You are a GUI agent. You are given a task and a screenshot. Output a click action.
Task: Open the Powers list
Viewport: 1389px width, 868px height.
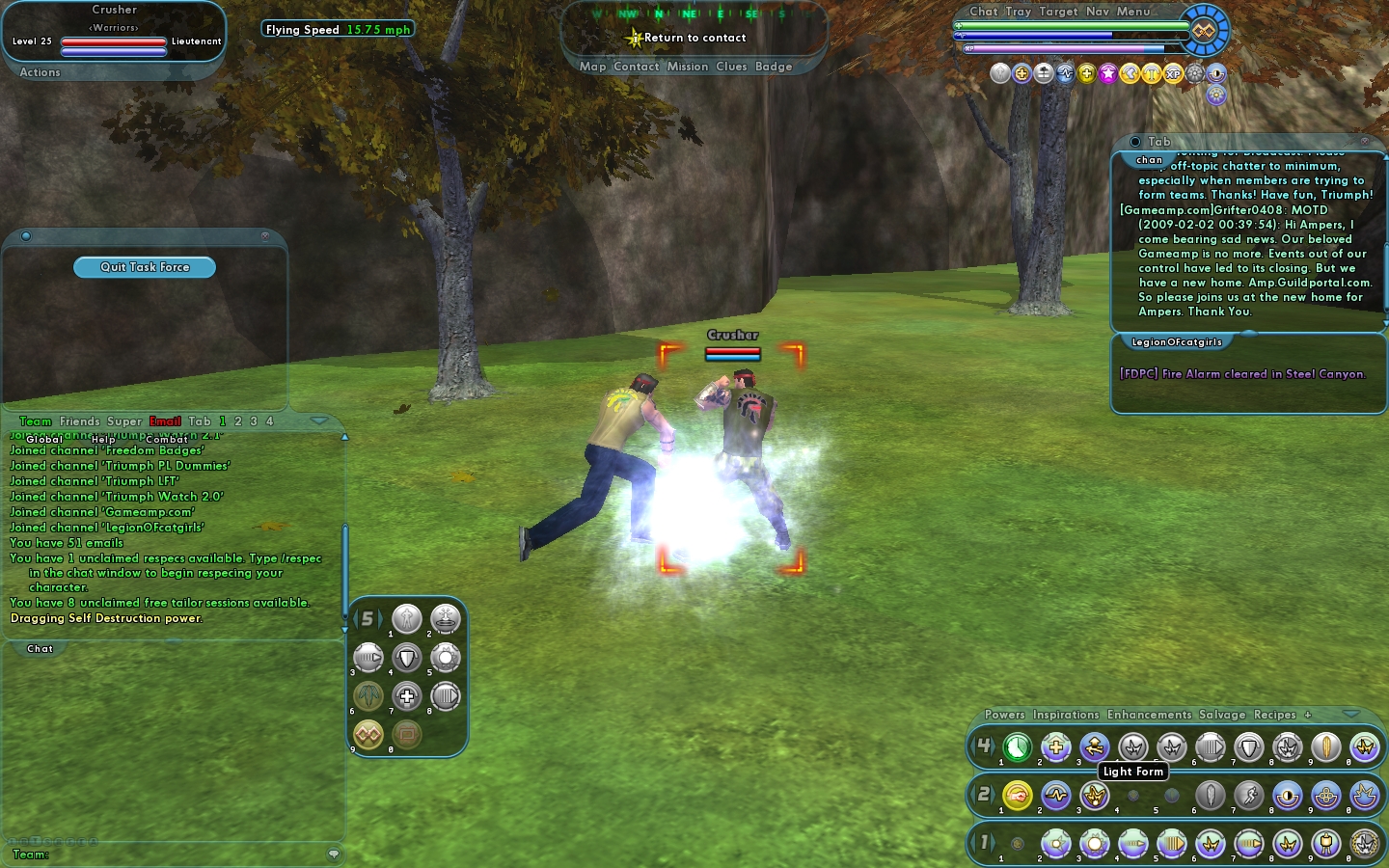coord(1004,715)
